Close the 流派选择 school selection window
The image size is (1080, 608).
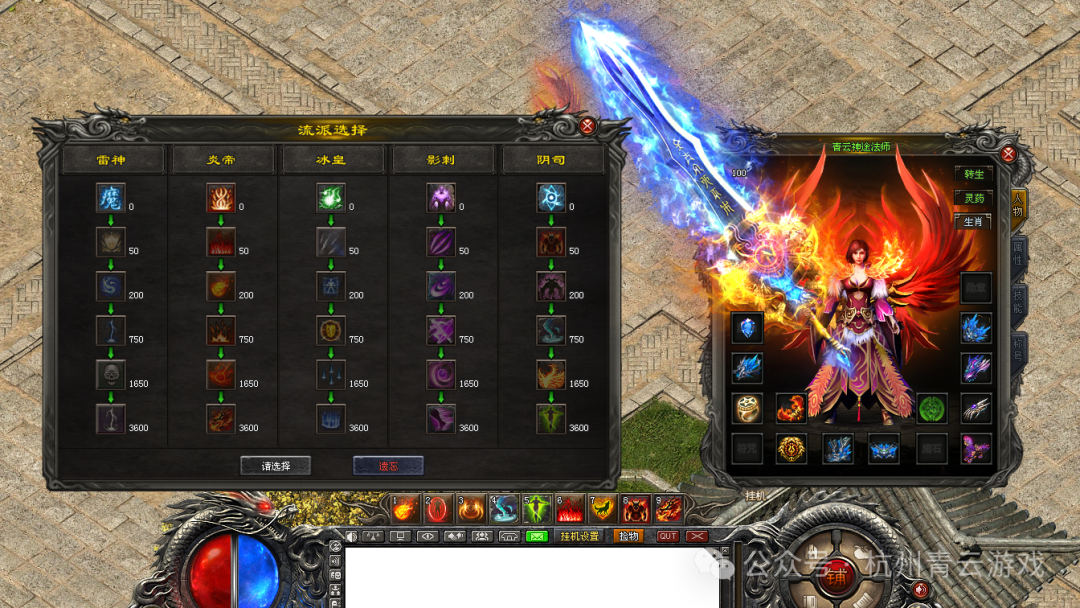[x=588, y=126]
